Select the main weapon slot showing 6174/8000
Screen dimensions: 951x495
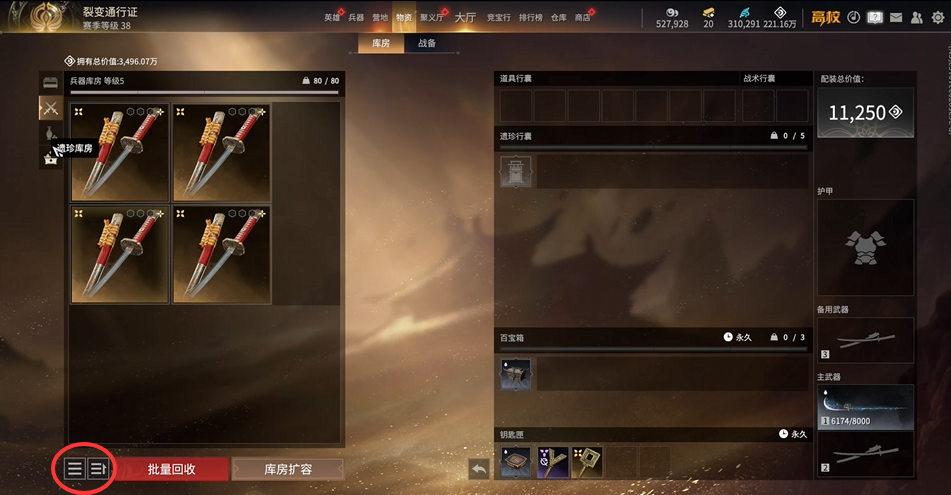click(x=866, y=407)
